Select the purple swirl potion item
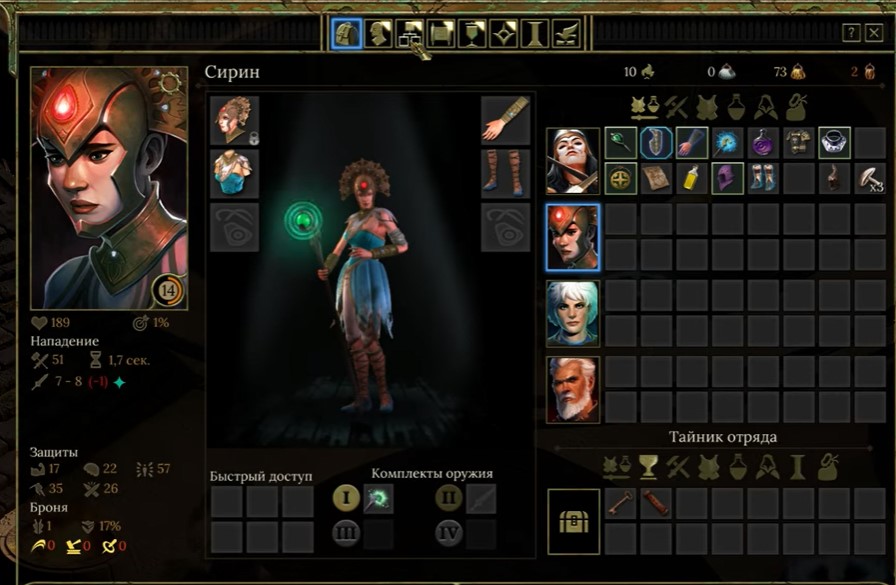This screenshot has width=896, height=585. 763,142
